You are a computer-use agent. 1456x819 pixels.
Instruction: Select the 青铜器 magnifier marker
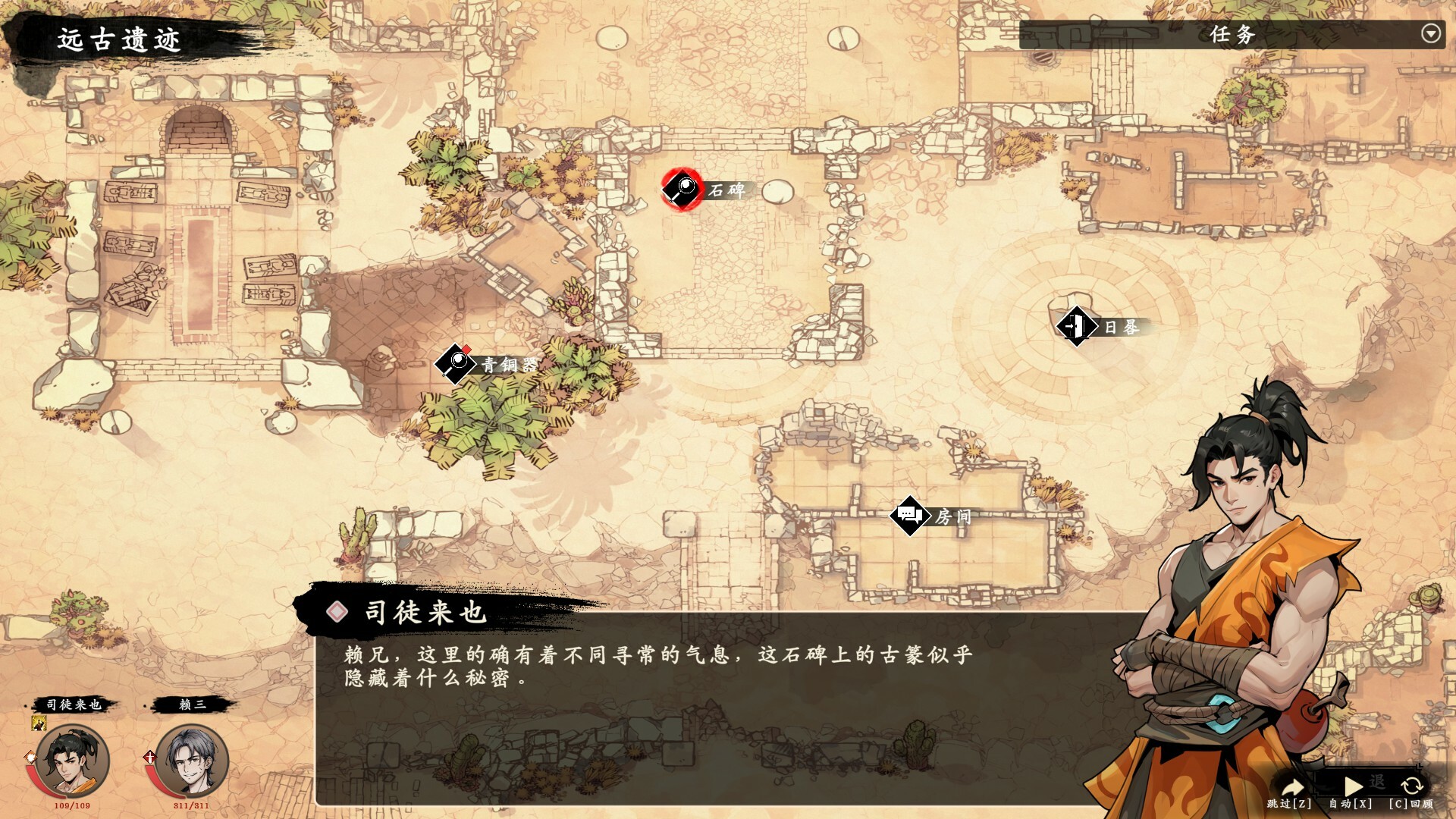(x=454, y=364)
